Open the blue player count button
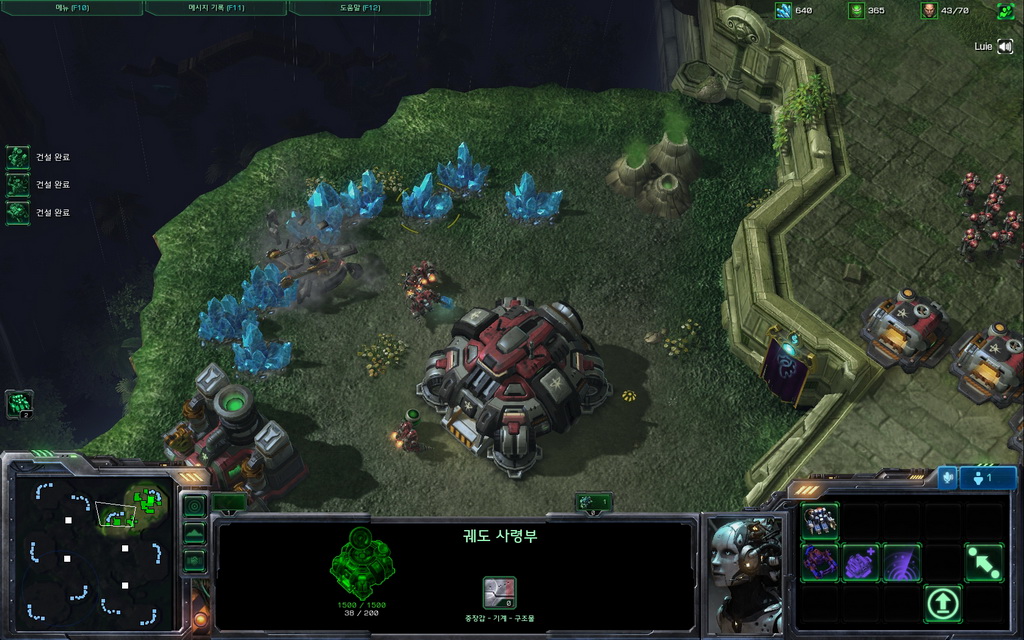Viewport: 1024px width, 640px height. click(x=988, y=478)
